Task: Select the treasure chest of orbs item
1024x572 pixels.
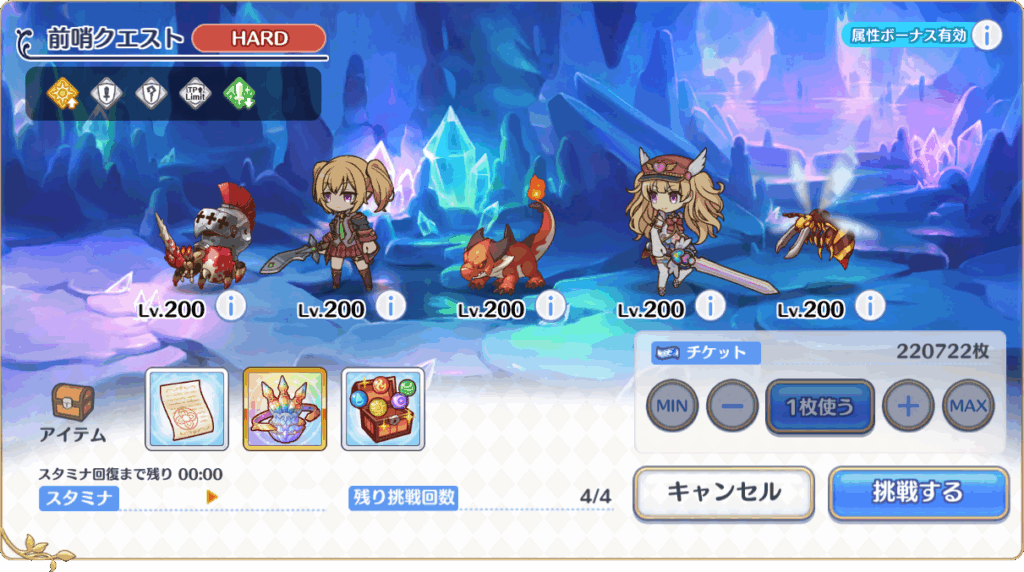Action: (383, 408)
